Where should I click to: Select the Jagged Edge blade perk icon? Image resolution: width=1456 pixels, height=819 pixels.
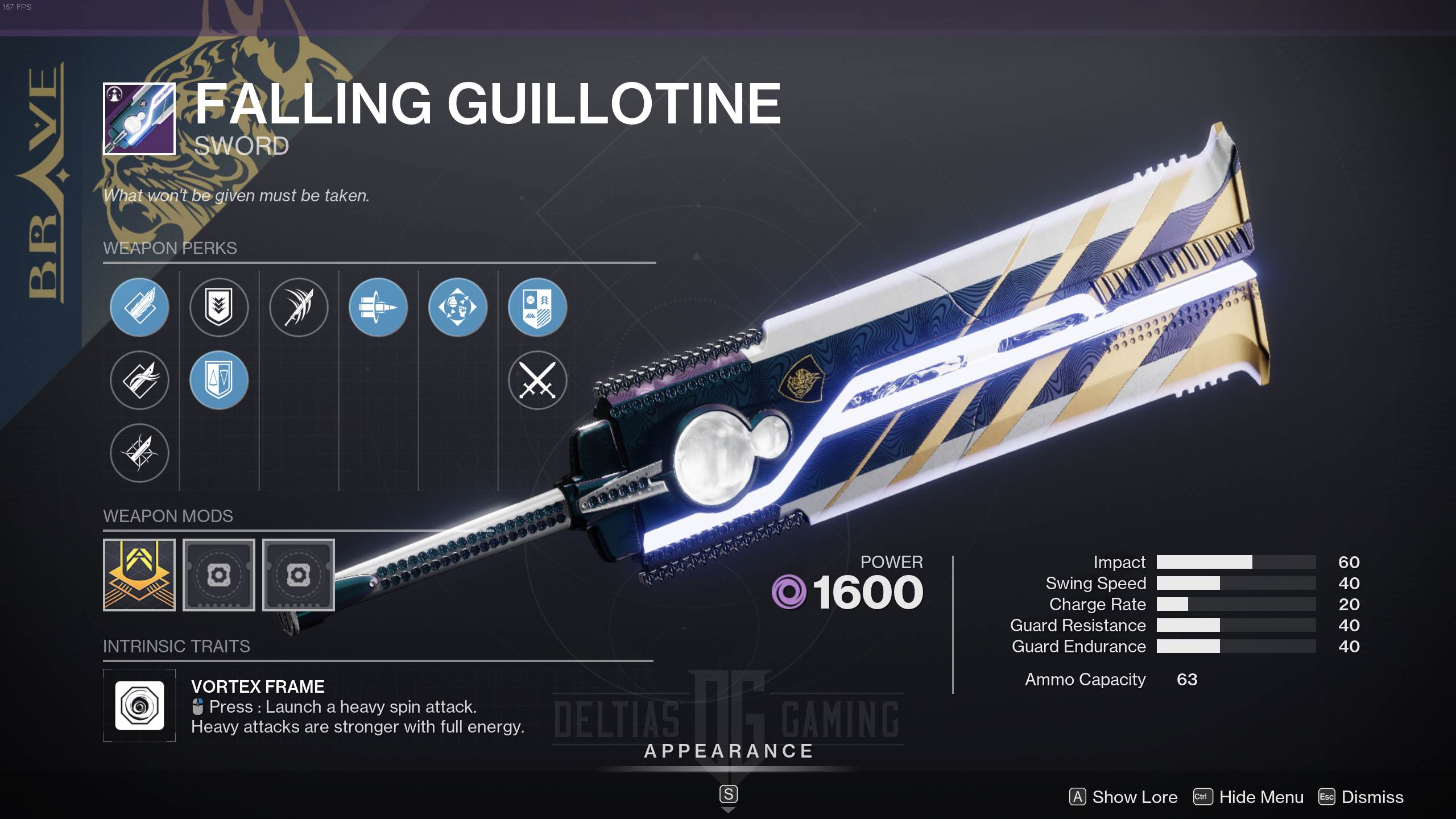coord(139,307)
